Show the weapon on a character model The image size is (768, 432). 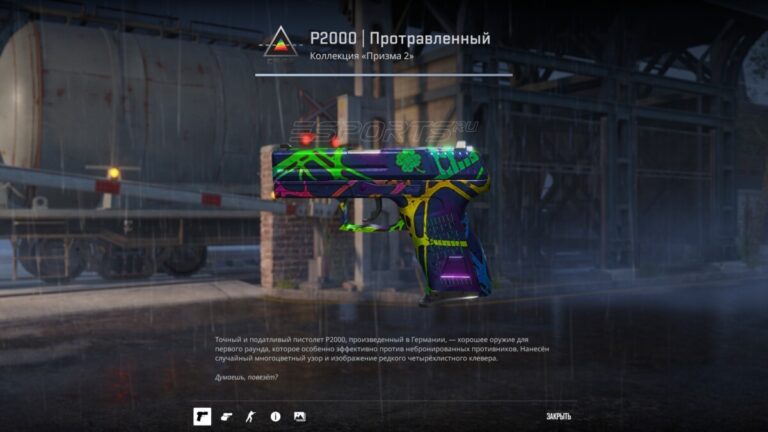tap(251, 416)
